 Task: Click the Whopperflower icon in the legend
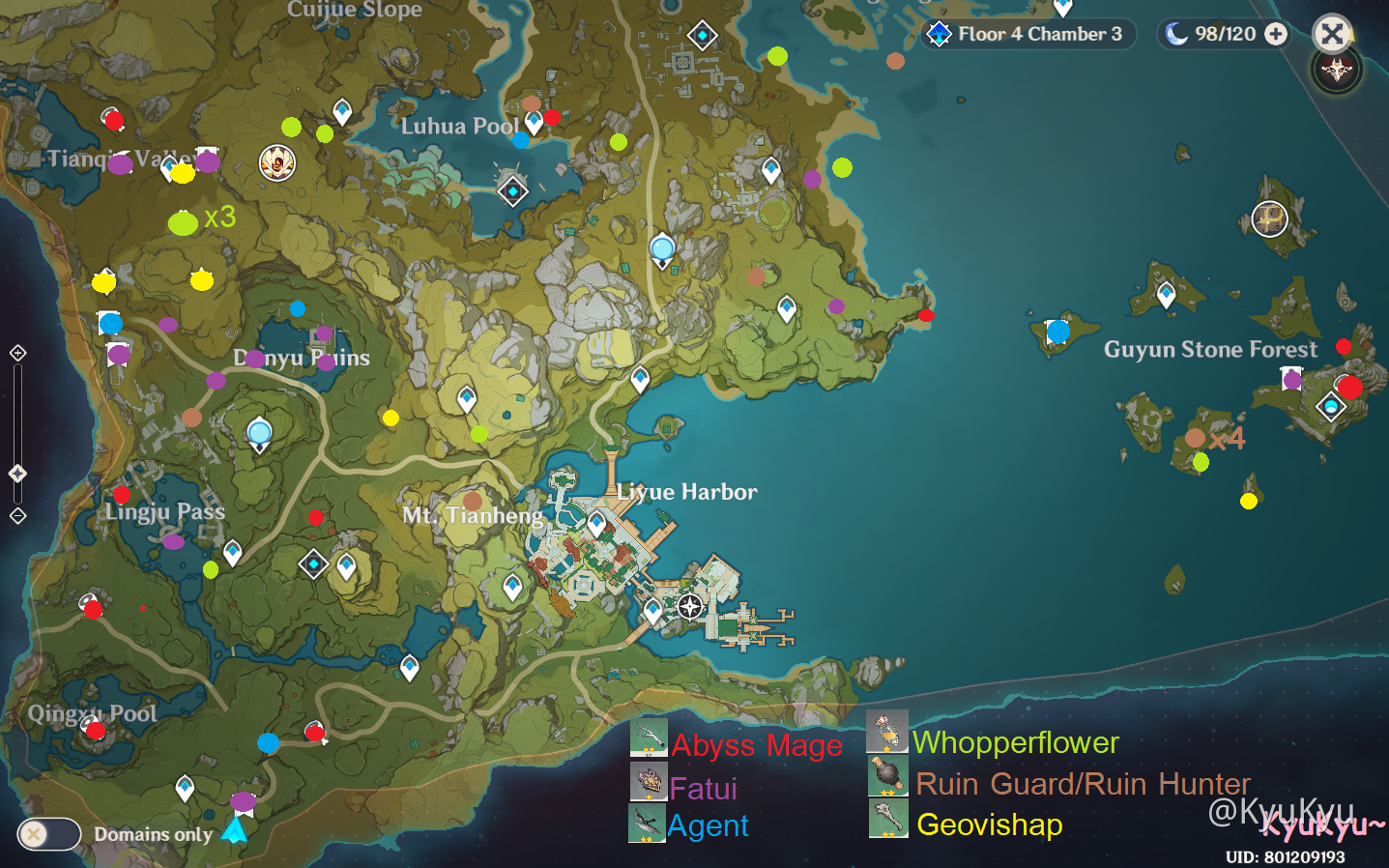[x=886, y=735]
